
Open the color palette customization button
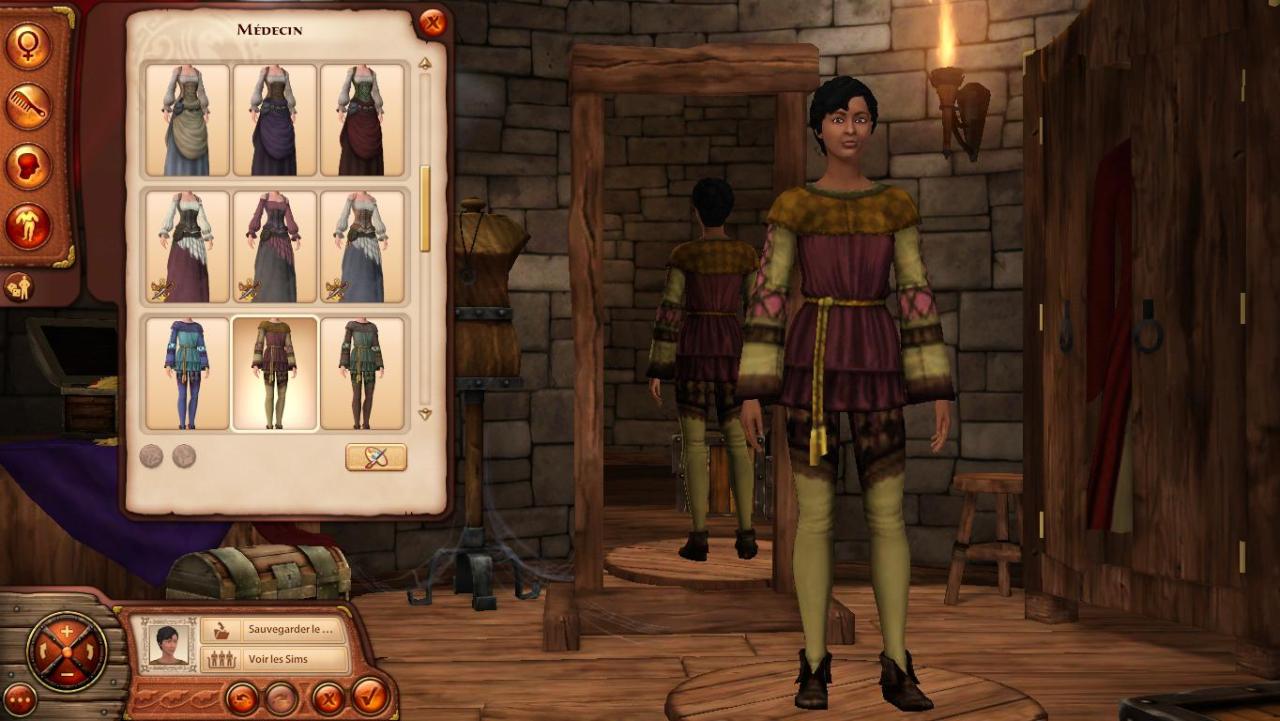point(376,457)
